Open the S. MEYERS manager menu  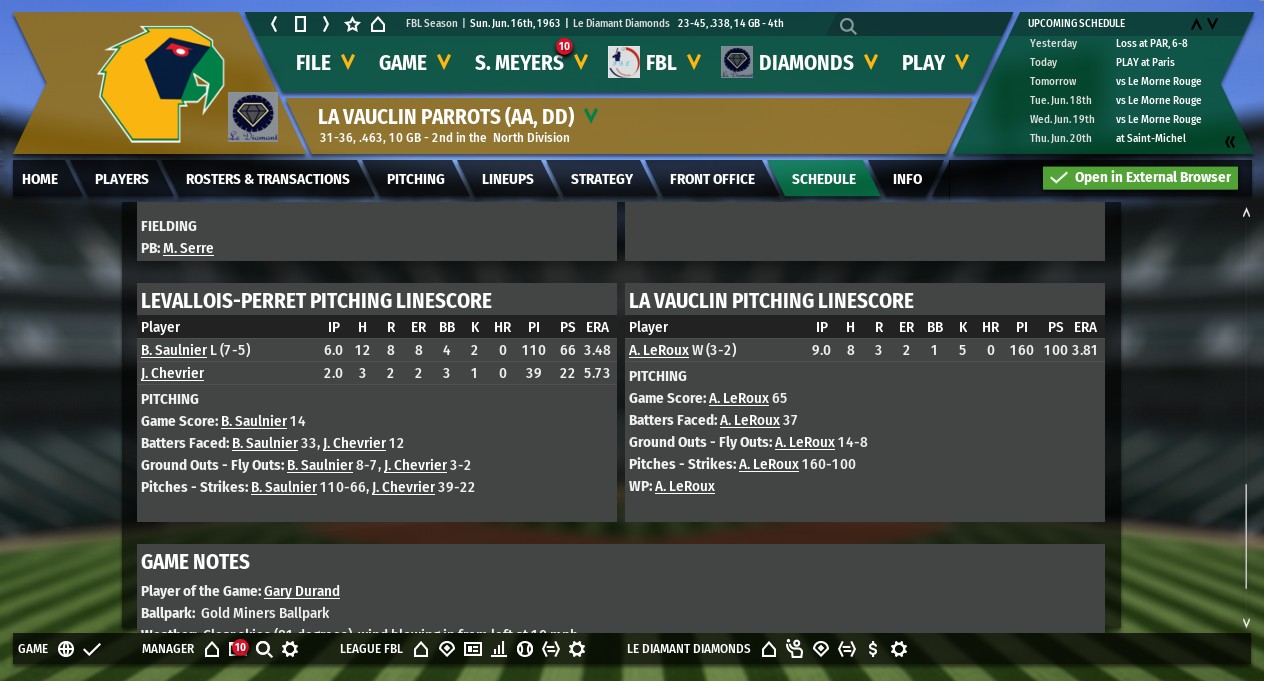point(530,63)
